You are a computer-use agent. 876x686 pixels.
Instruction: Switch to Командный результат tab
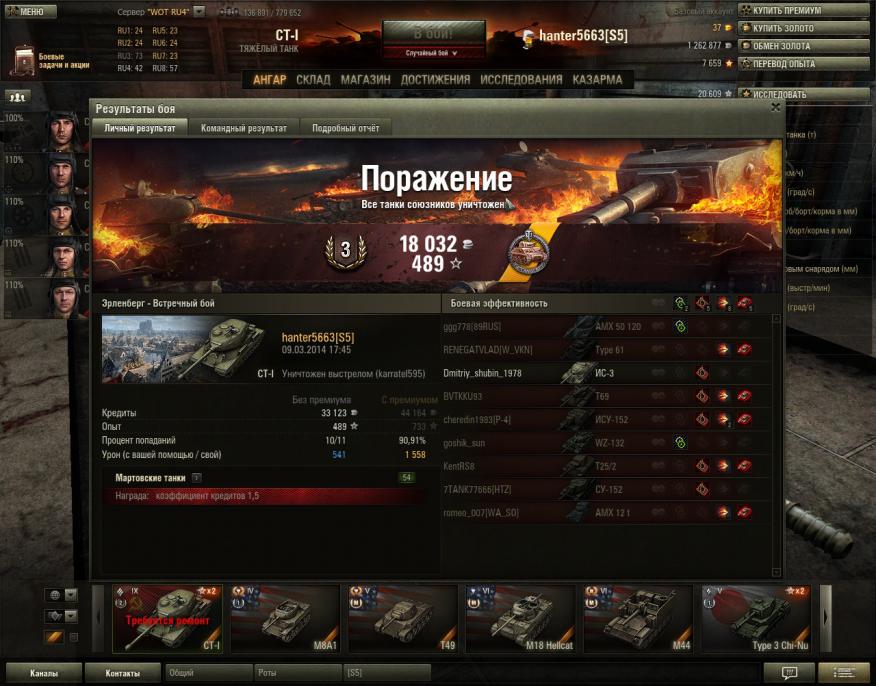point(244,128)
